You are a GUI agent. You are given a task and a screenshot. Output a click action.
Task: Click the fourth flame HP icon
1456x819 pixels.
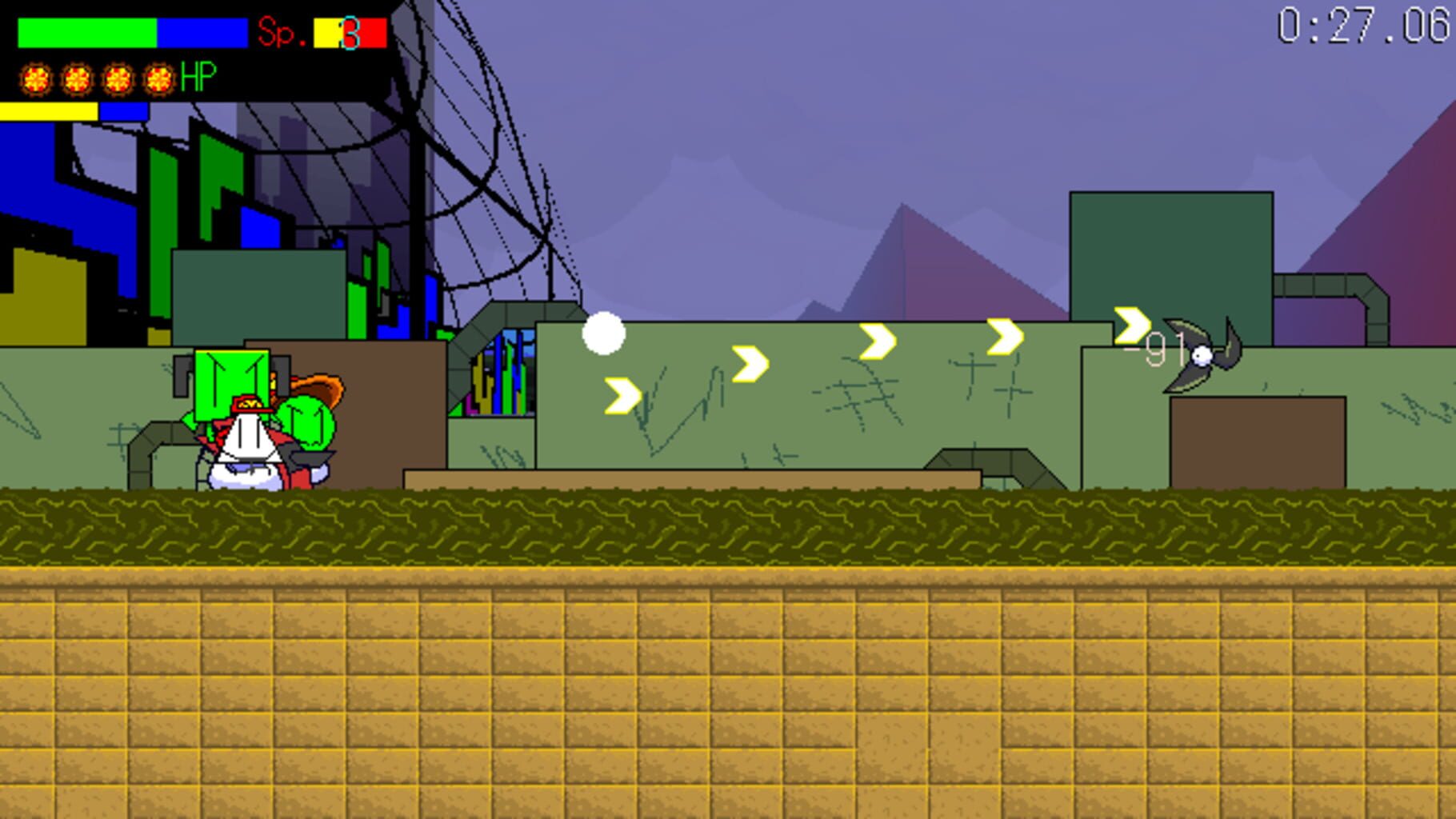(x=157, y=79)
